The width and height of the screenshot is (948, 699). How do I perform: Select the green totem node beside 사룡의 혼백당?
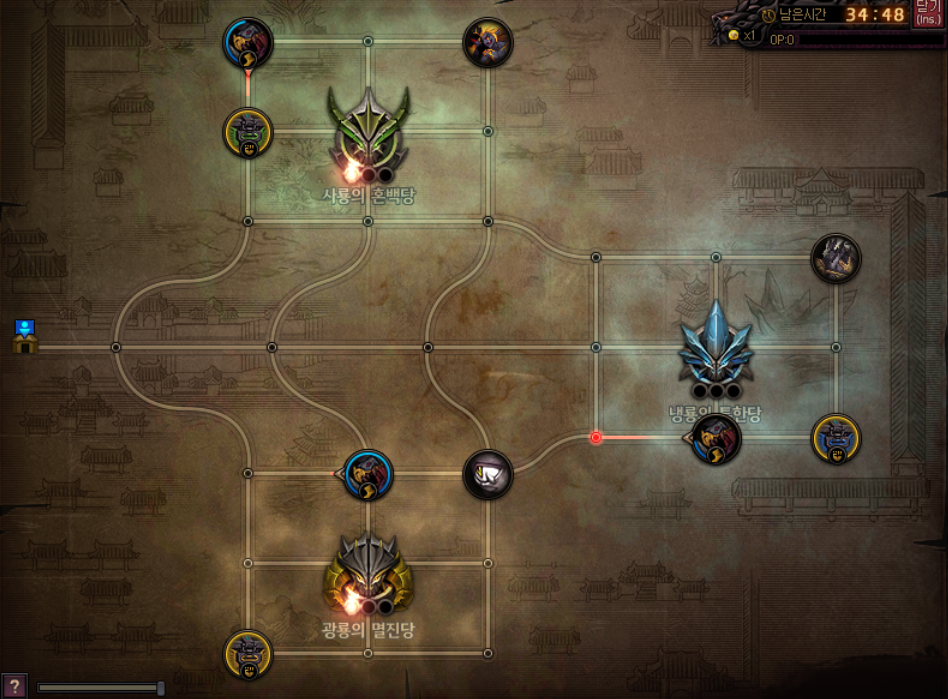(248, 133)
